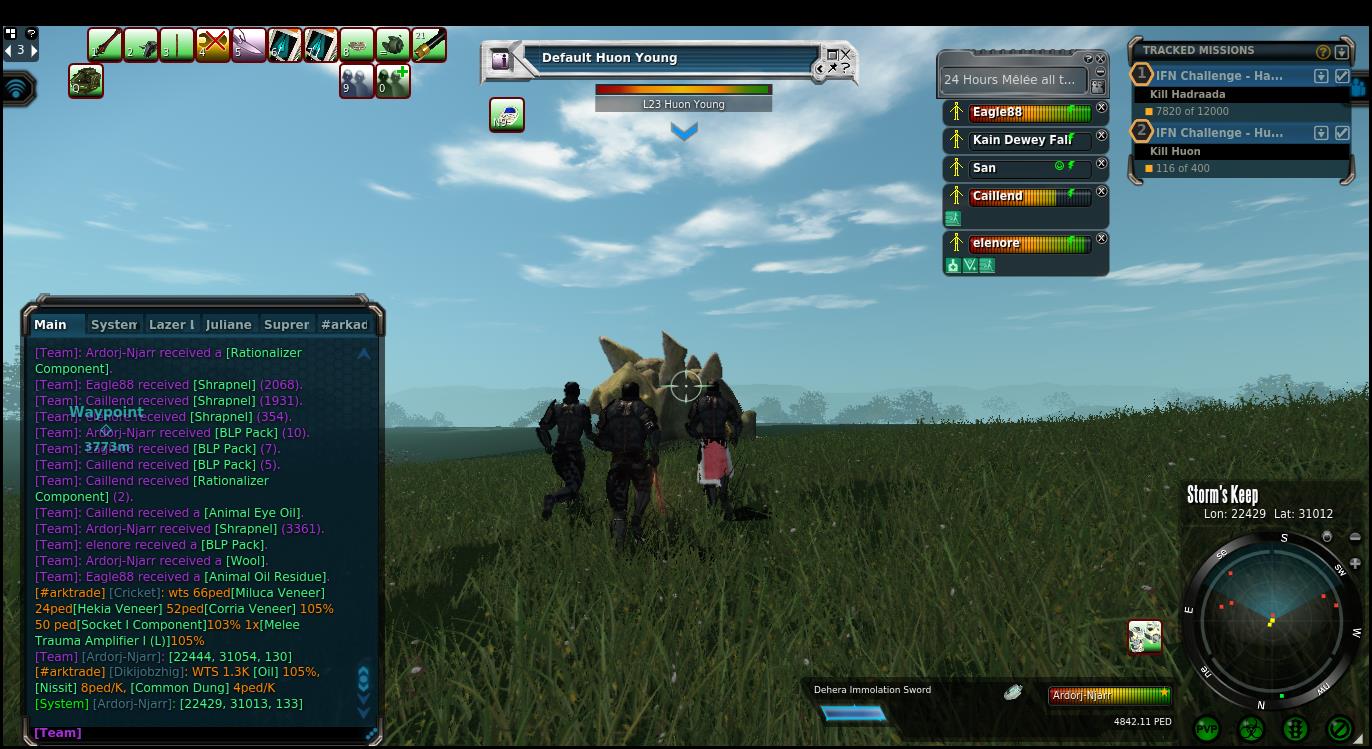The height and width of the screenshot is (749, 1372).
Task: Click the biohazard icon below the radar
Action: (1251, 729)
